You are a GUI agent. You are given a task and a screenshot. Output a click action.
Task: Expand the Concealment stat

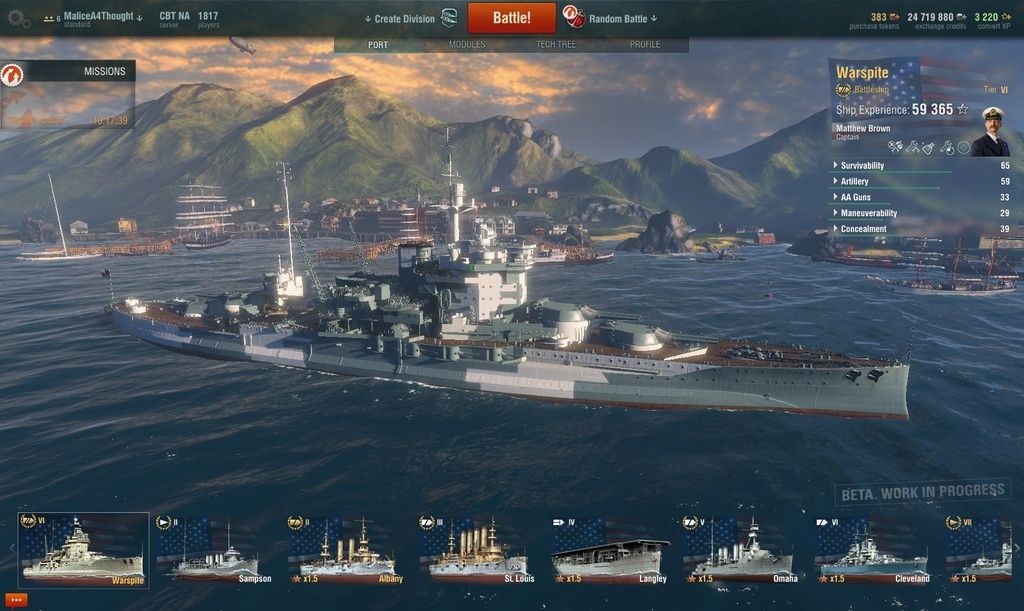pyautogui.click(x=863, y=229)
